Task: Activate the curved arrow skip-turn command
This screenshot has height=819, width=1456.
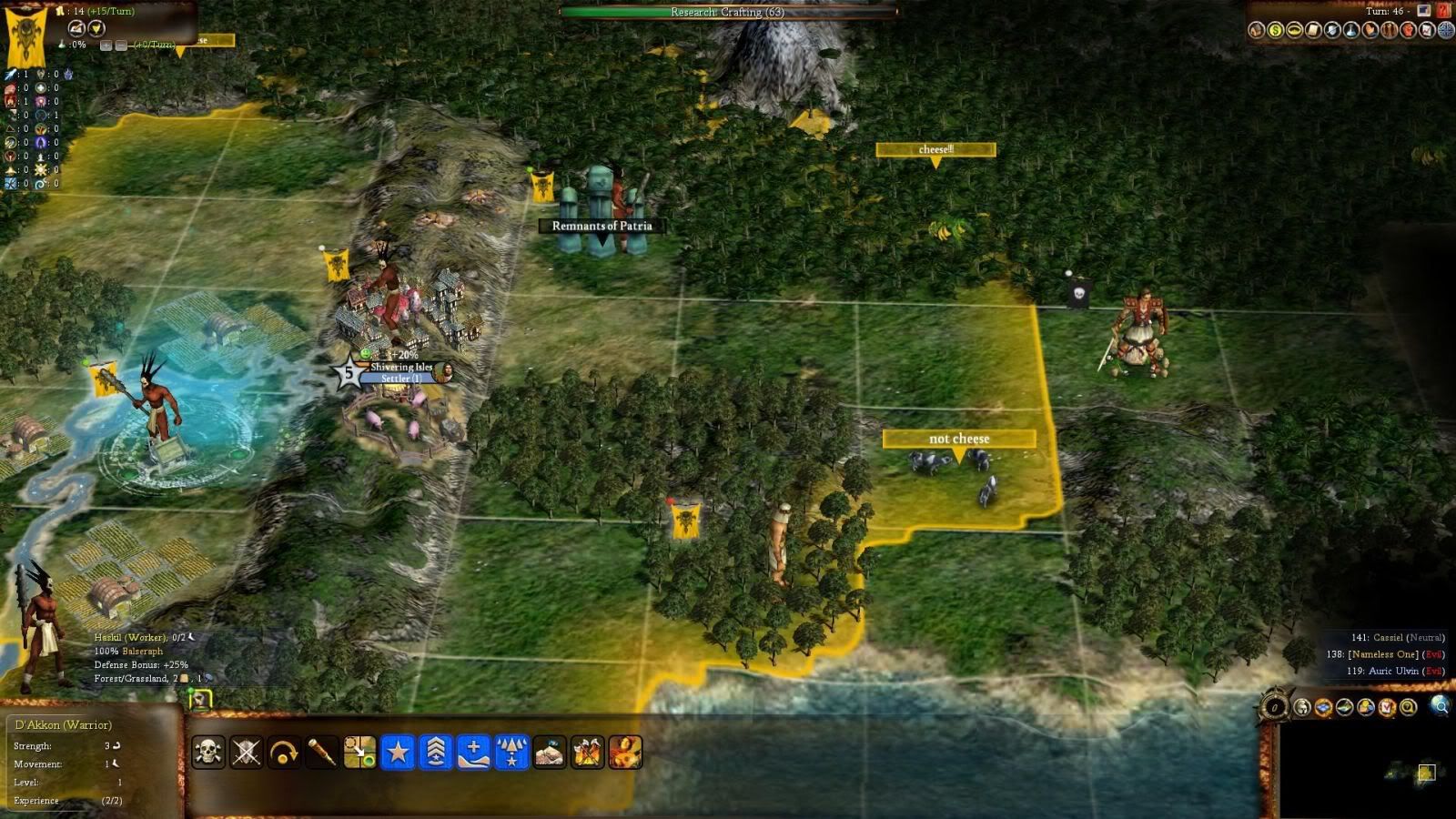Action: pos(284,753)
